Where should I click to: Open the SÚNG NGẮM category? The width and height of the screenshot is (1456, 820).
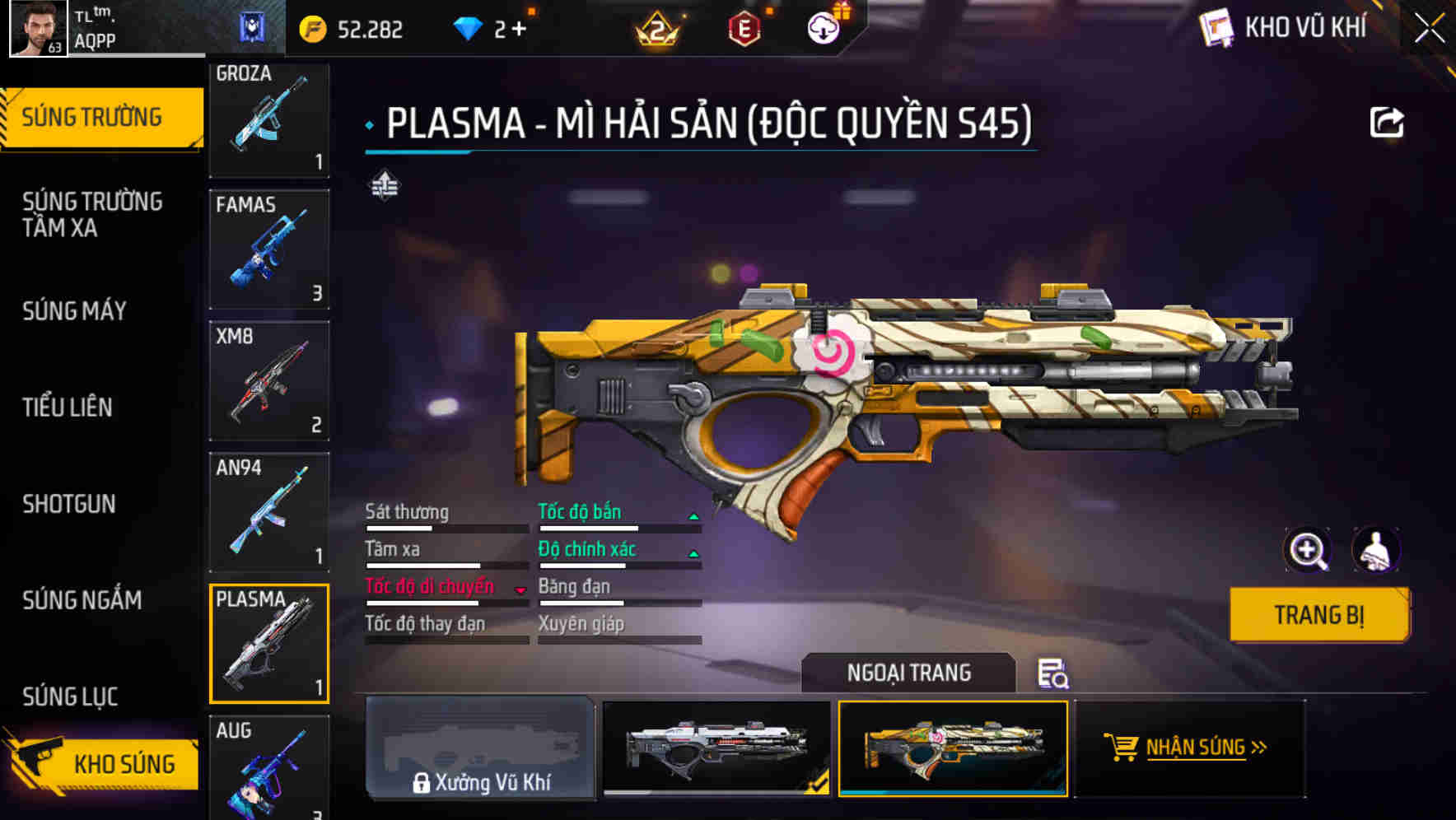point(82,600)
